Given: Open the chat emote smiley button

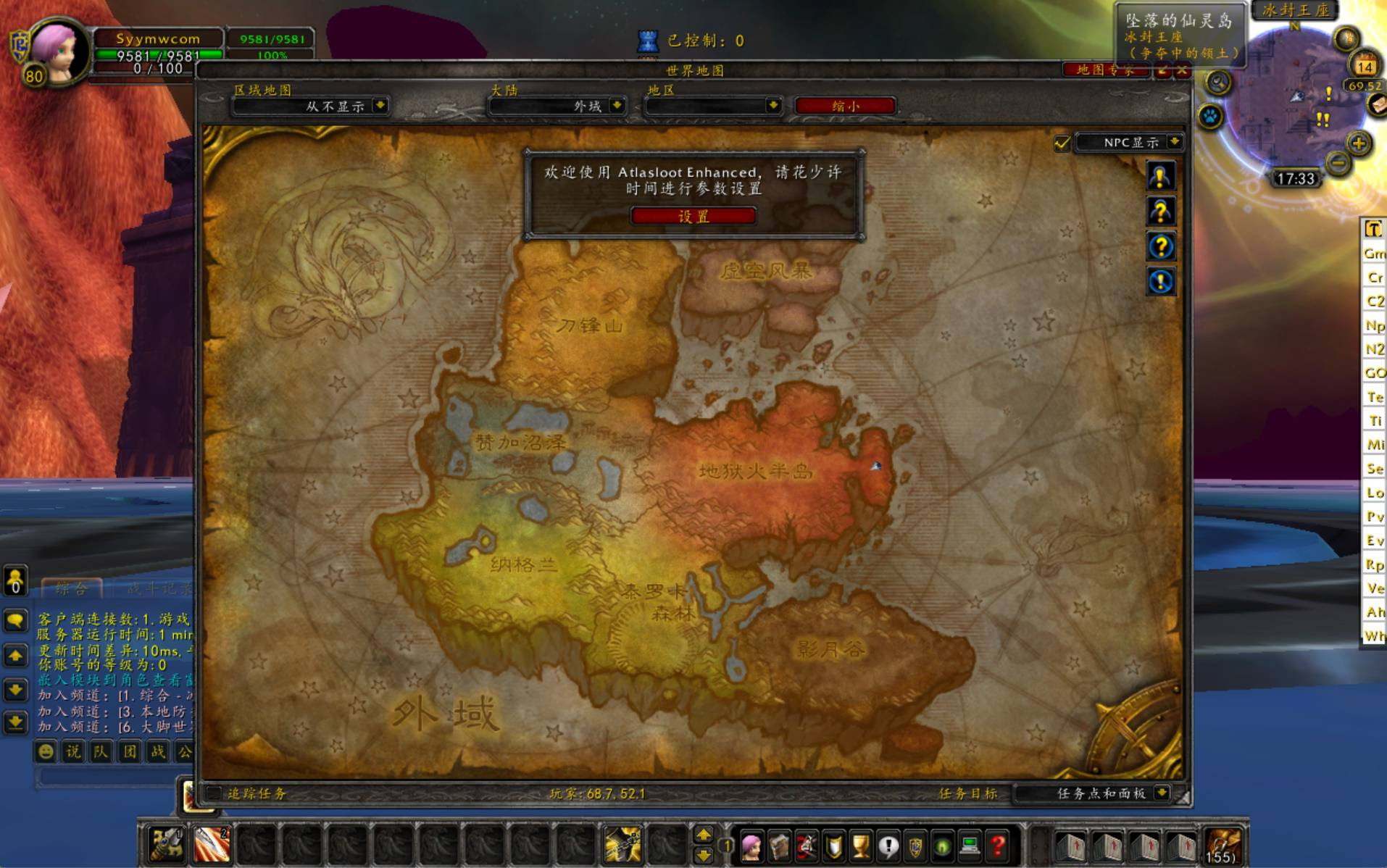Looking at the screenshot, I should point(46,751).
